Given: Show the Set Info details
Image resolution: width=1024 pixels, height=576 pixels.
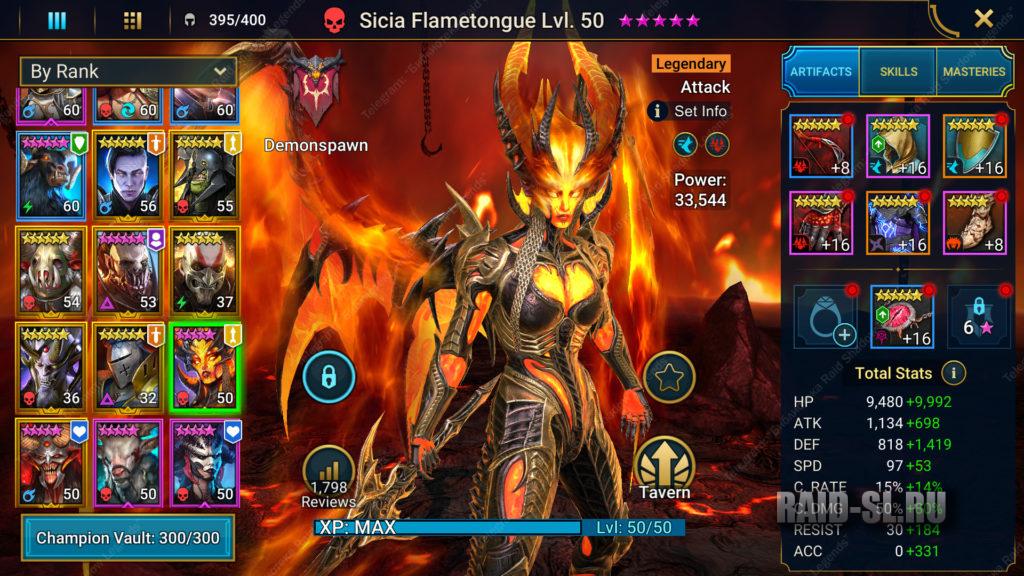Looking at the screenshot, I should click(690, 111).
